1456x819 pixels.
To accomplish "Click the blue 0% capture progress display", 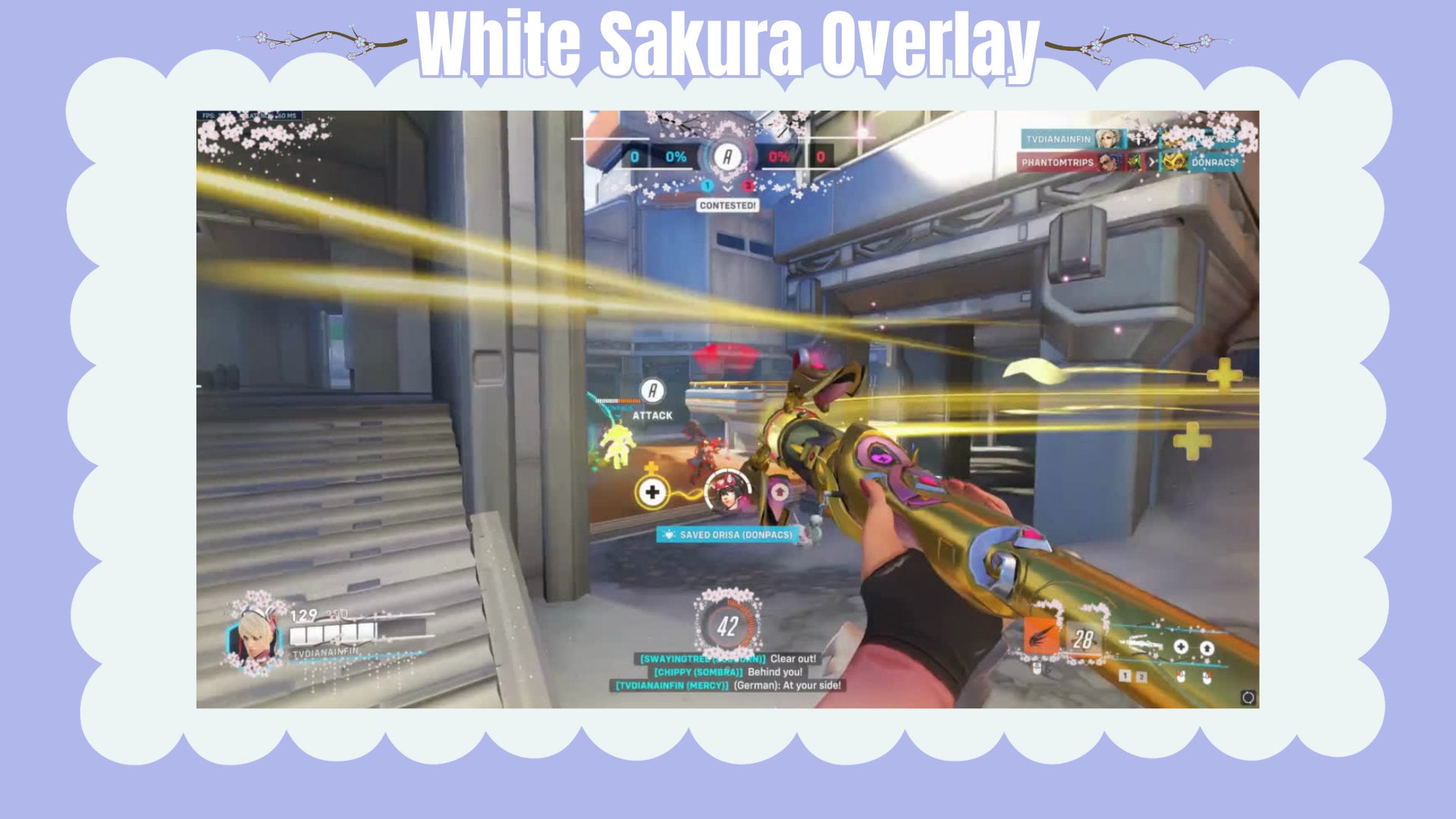I will [x=676, y=157].
